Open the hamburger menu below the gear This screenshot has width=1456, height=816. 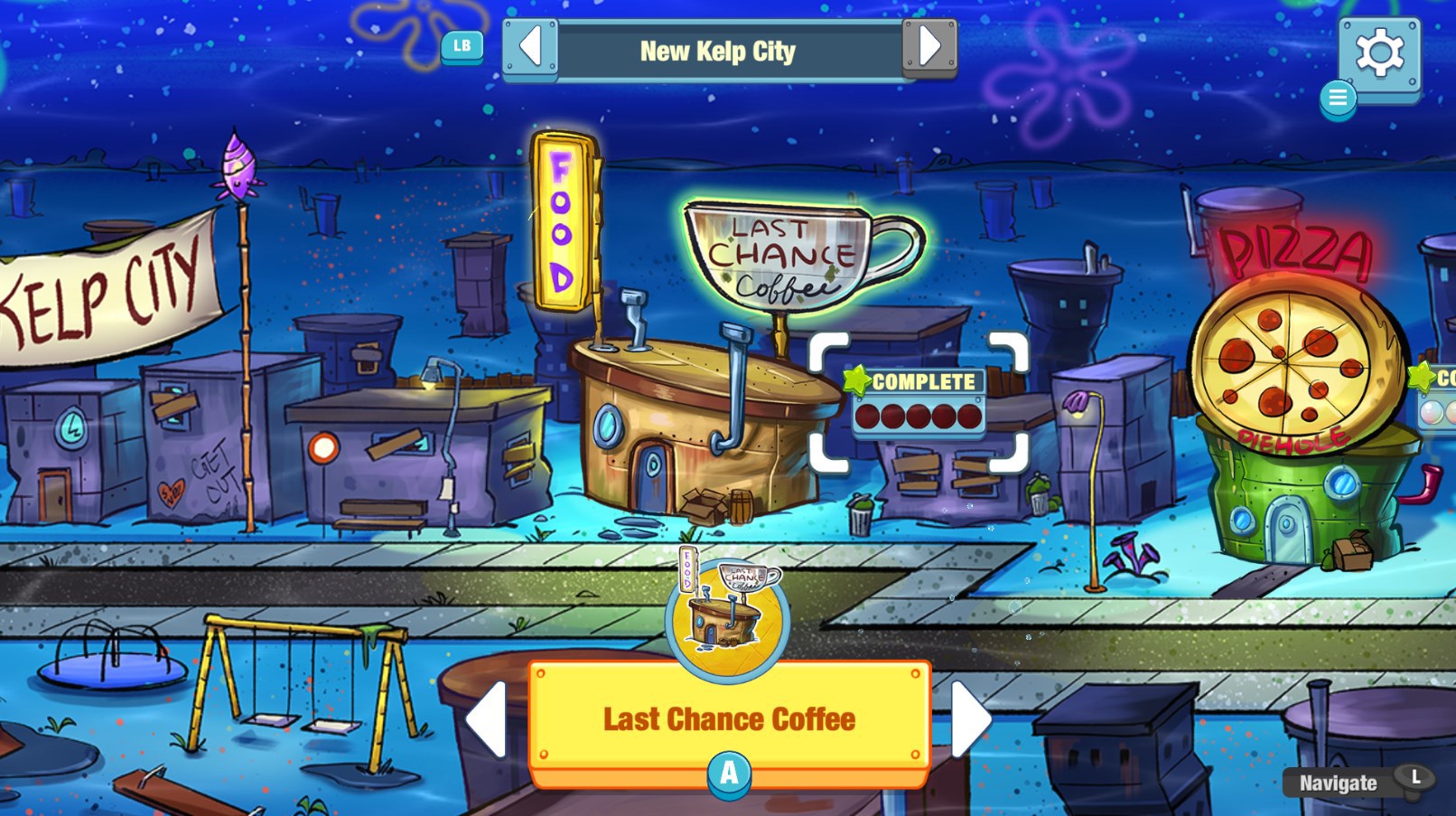[x=1338, y=99]
